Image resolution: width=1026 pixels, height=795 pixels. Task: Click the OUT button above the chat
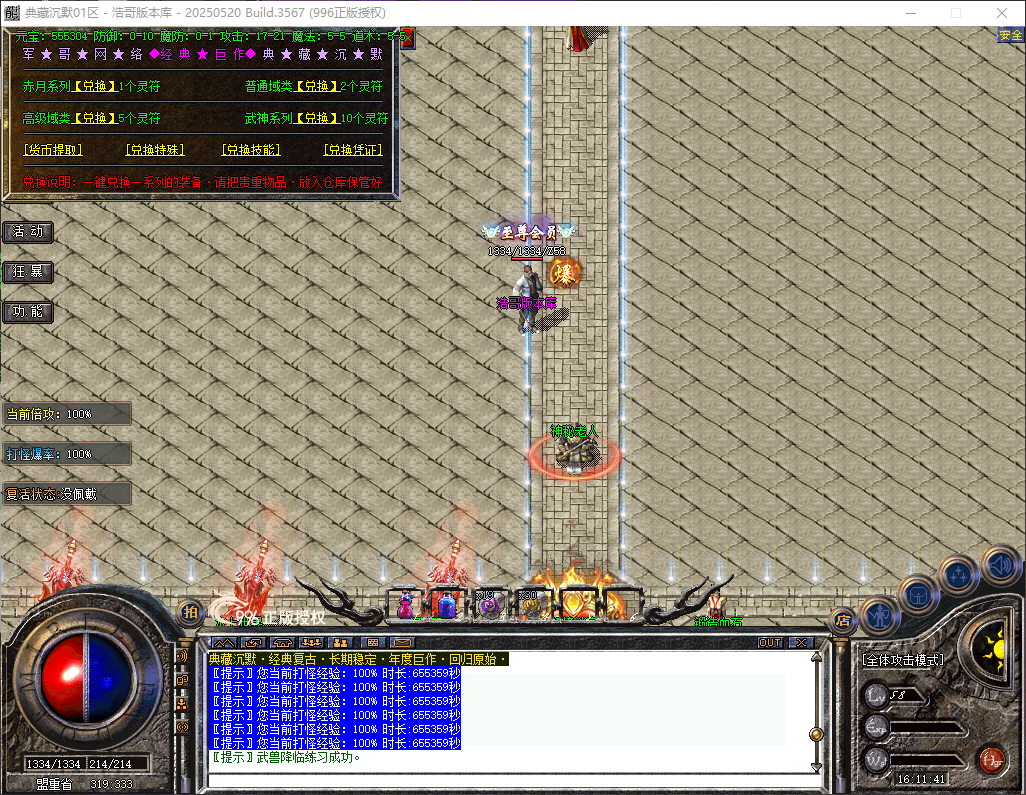pyautogui.click(x=769, y=642)
